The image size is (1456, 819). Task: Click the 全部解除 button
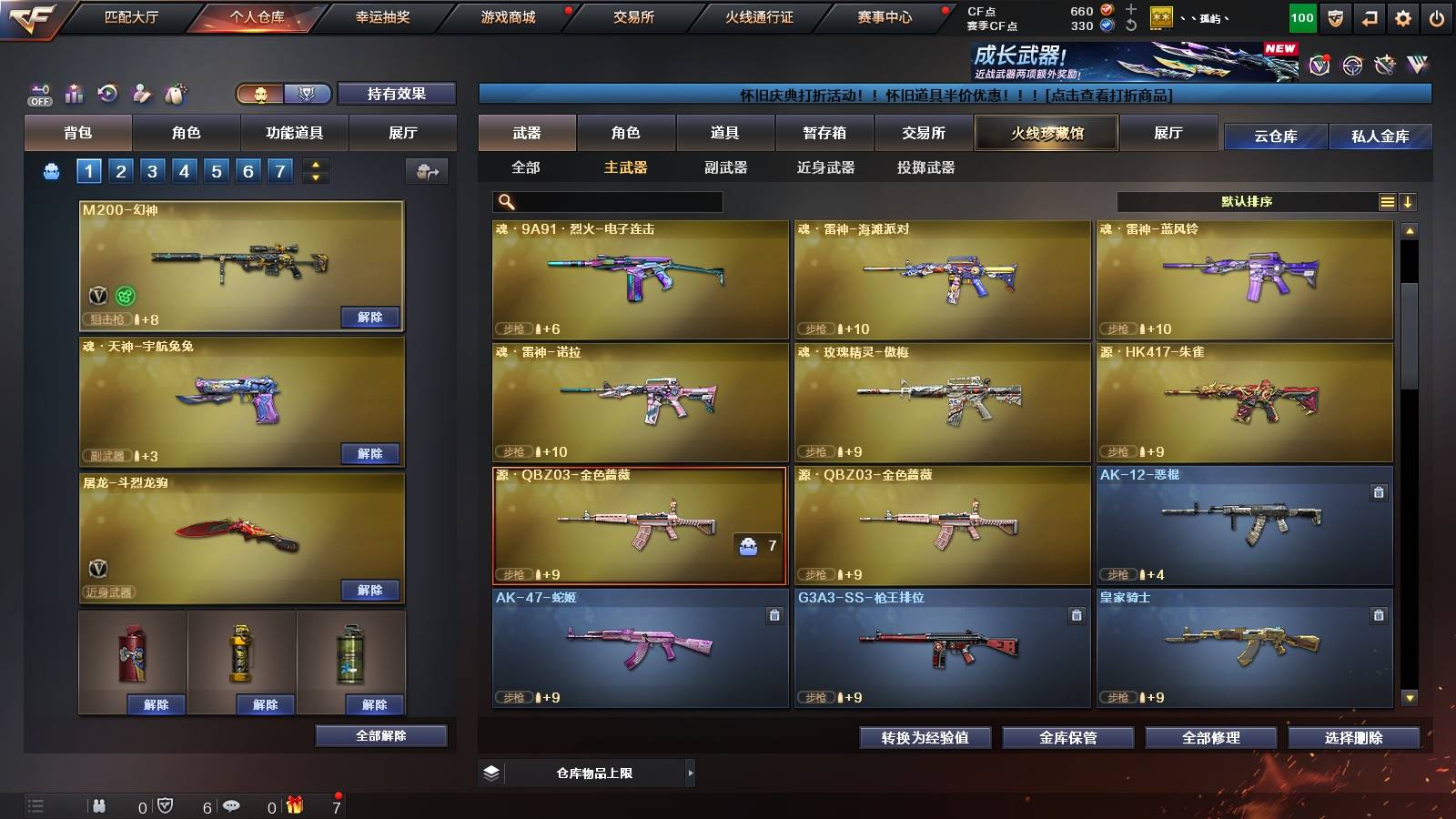click(380, 735)
